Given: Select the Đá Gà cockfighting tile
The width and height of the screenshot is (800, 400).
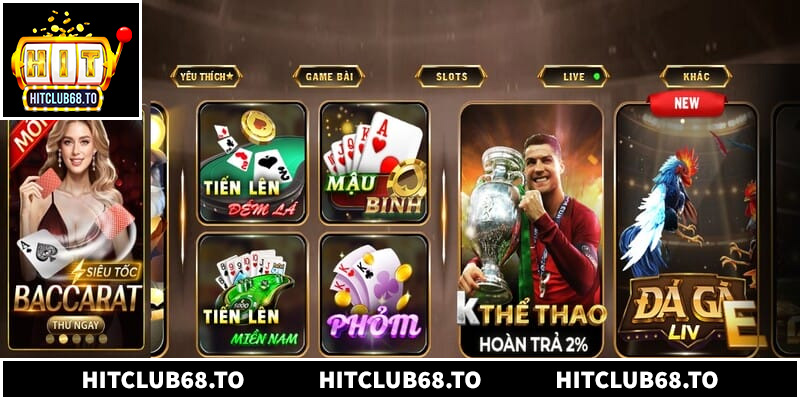Looking at the screenshot, I should click(686, 230).
